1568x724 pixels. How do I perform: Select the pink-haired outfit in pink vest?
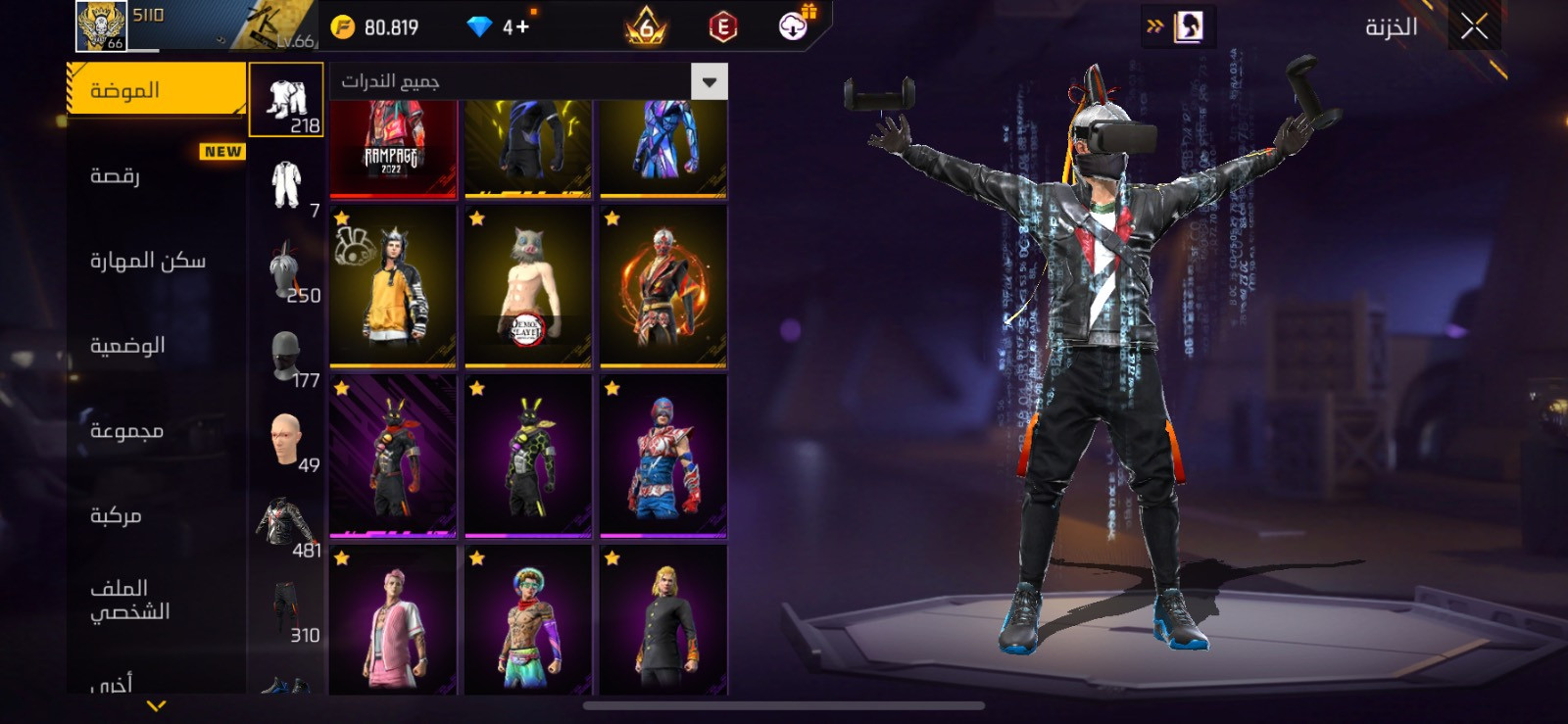coord(393,620)
